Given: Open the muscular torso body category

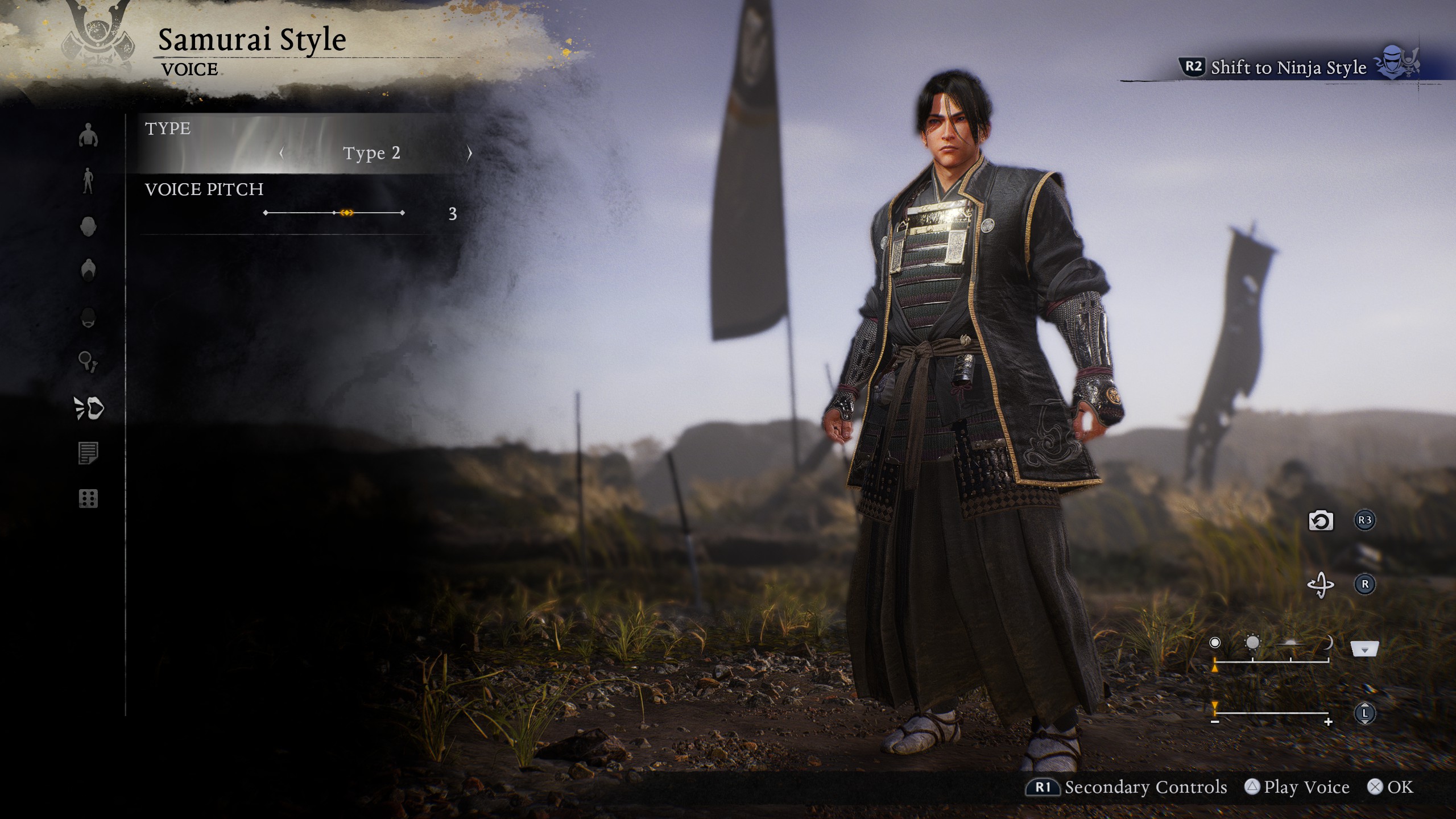Looking at the screenshot, I should pos(88,135).
